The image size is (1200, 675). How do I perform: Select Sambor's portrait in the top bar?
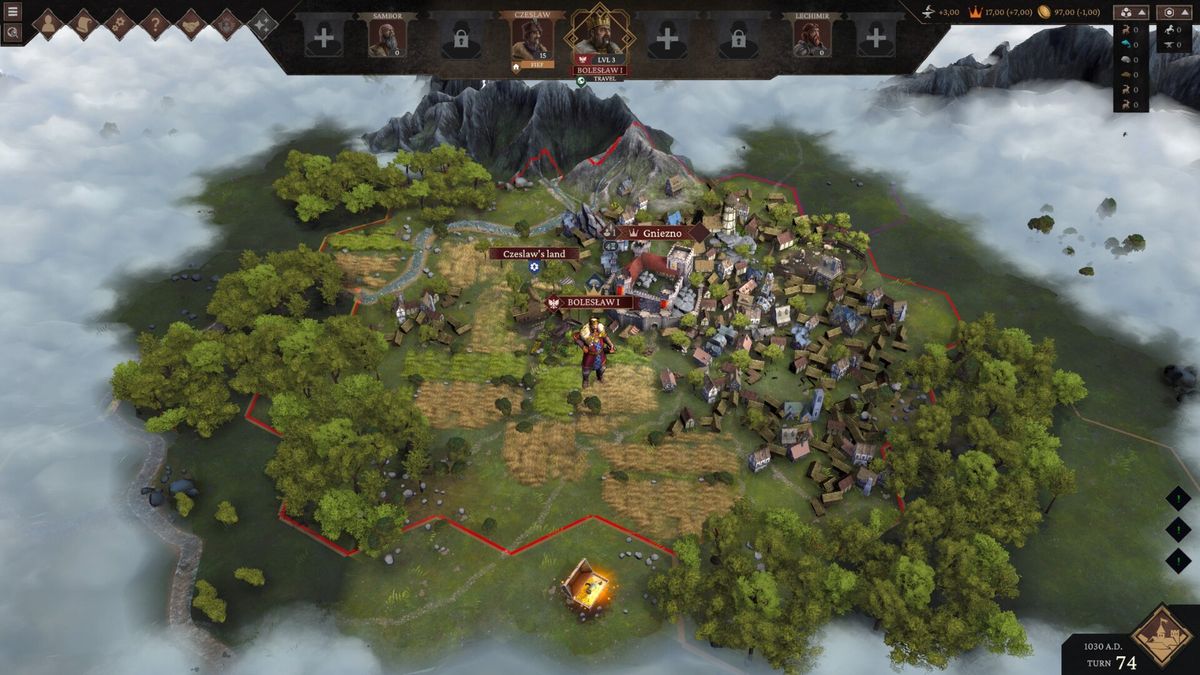coord(387,38)
